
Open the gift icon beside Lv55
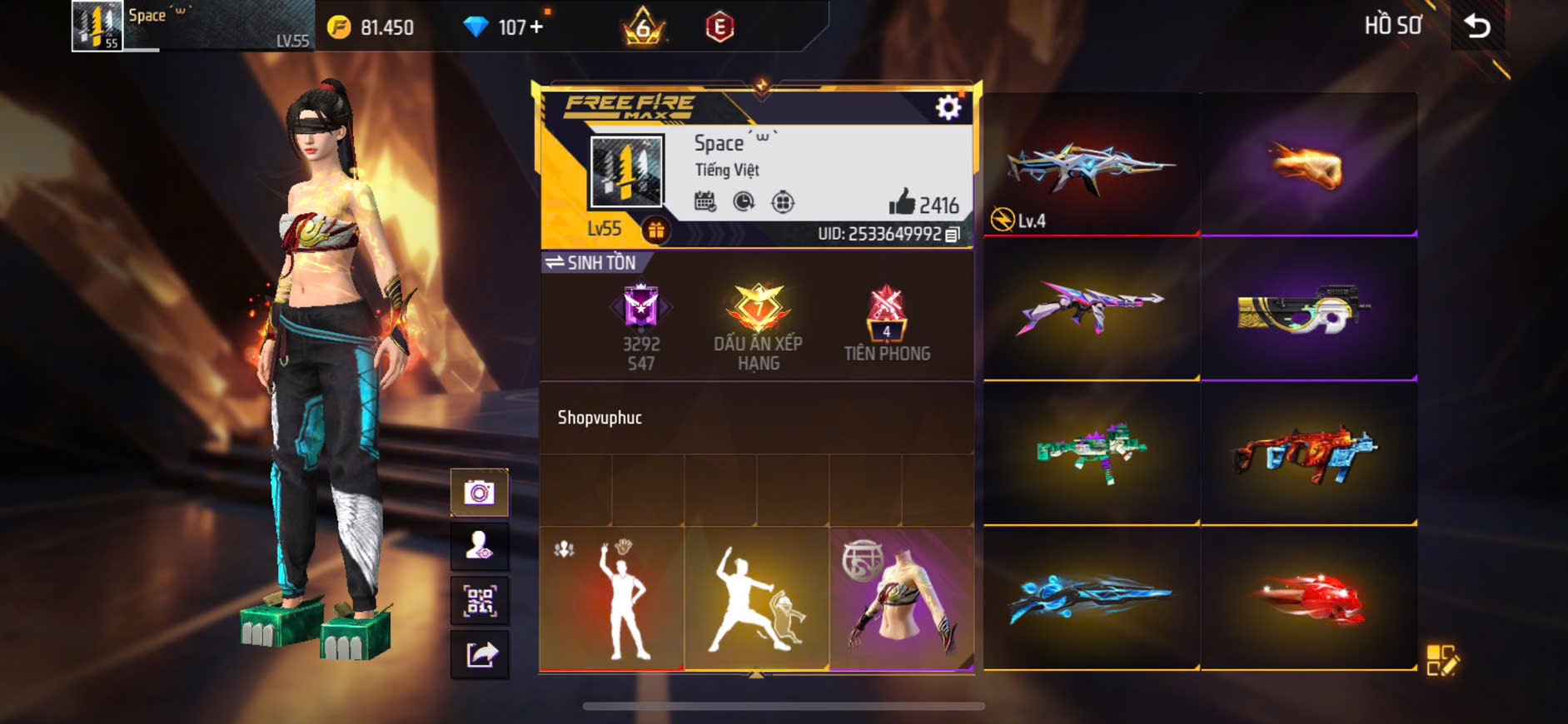[x=656, y=231]
